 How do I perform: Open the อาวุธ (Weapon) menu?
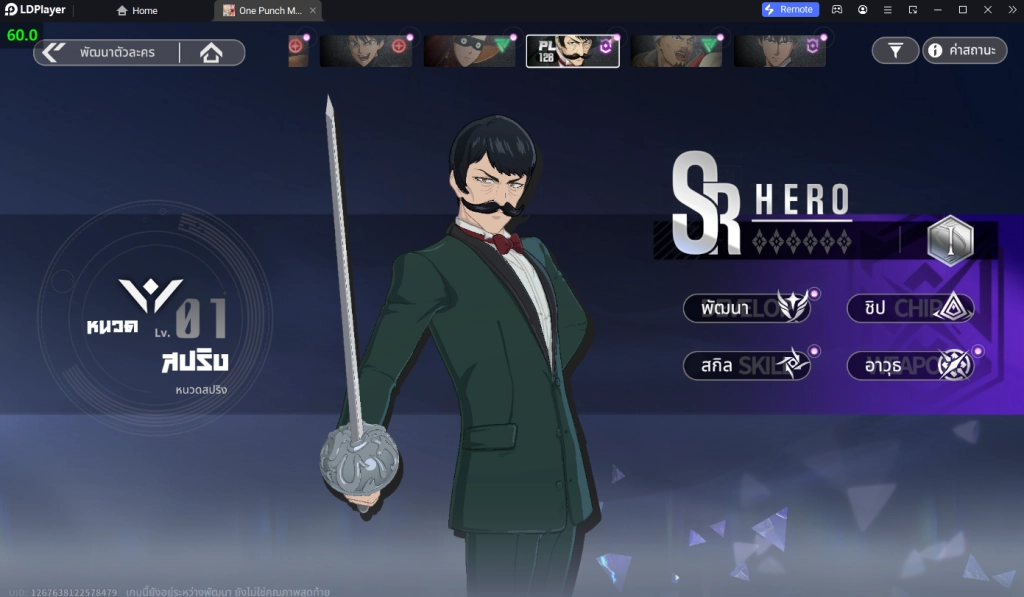click(910, 365)
